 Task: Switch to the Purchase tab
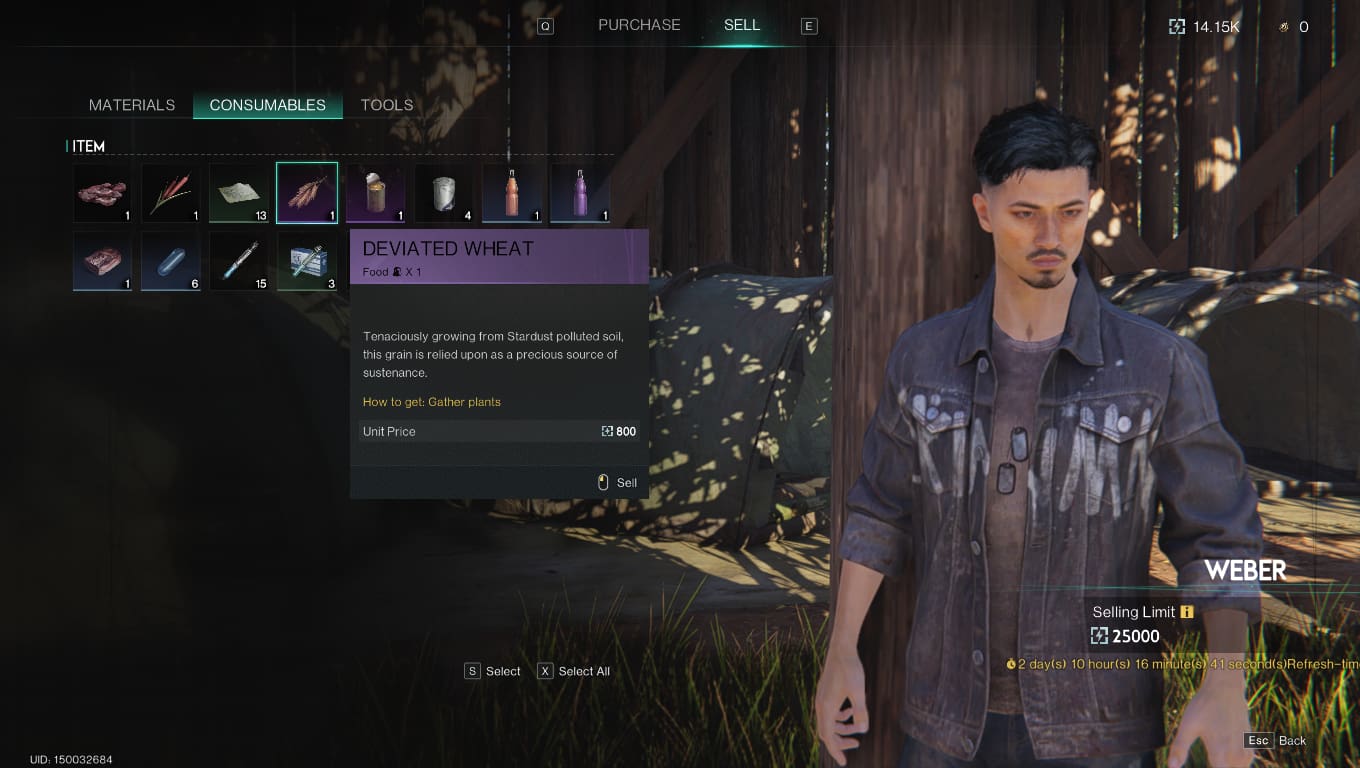point(639,25)
